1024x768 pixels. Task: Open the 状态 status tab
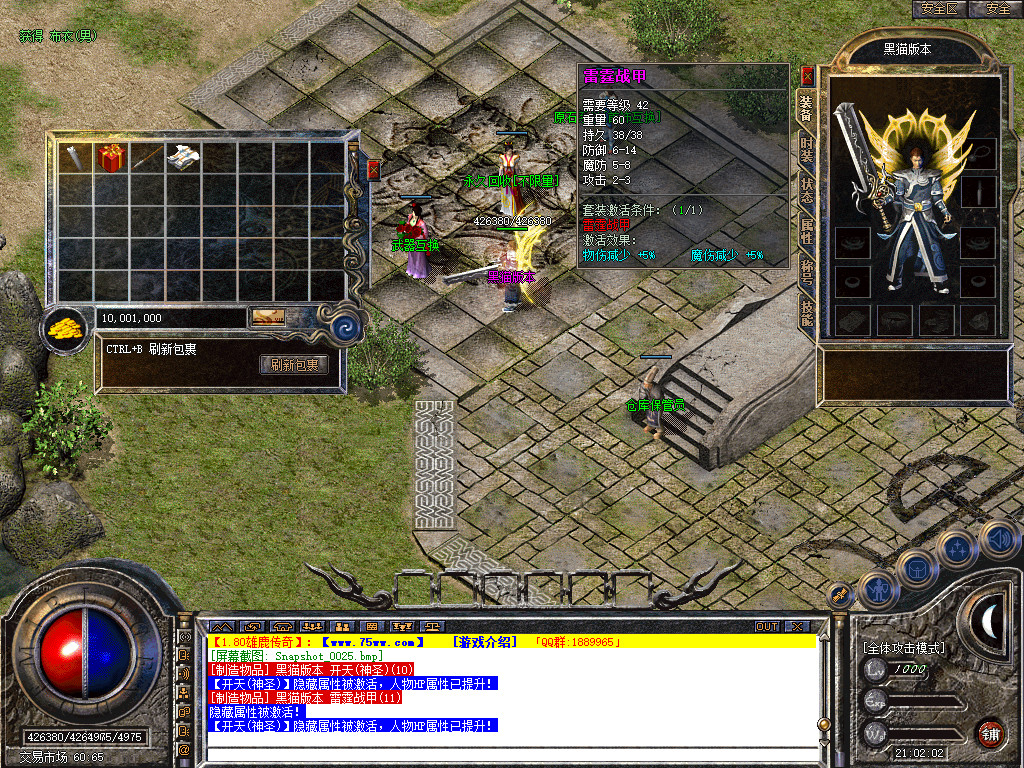806,192
